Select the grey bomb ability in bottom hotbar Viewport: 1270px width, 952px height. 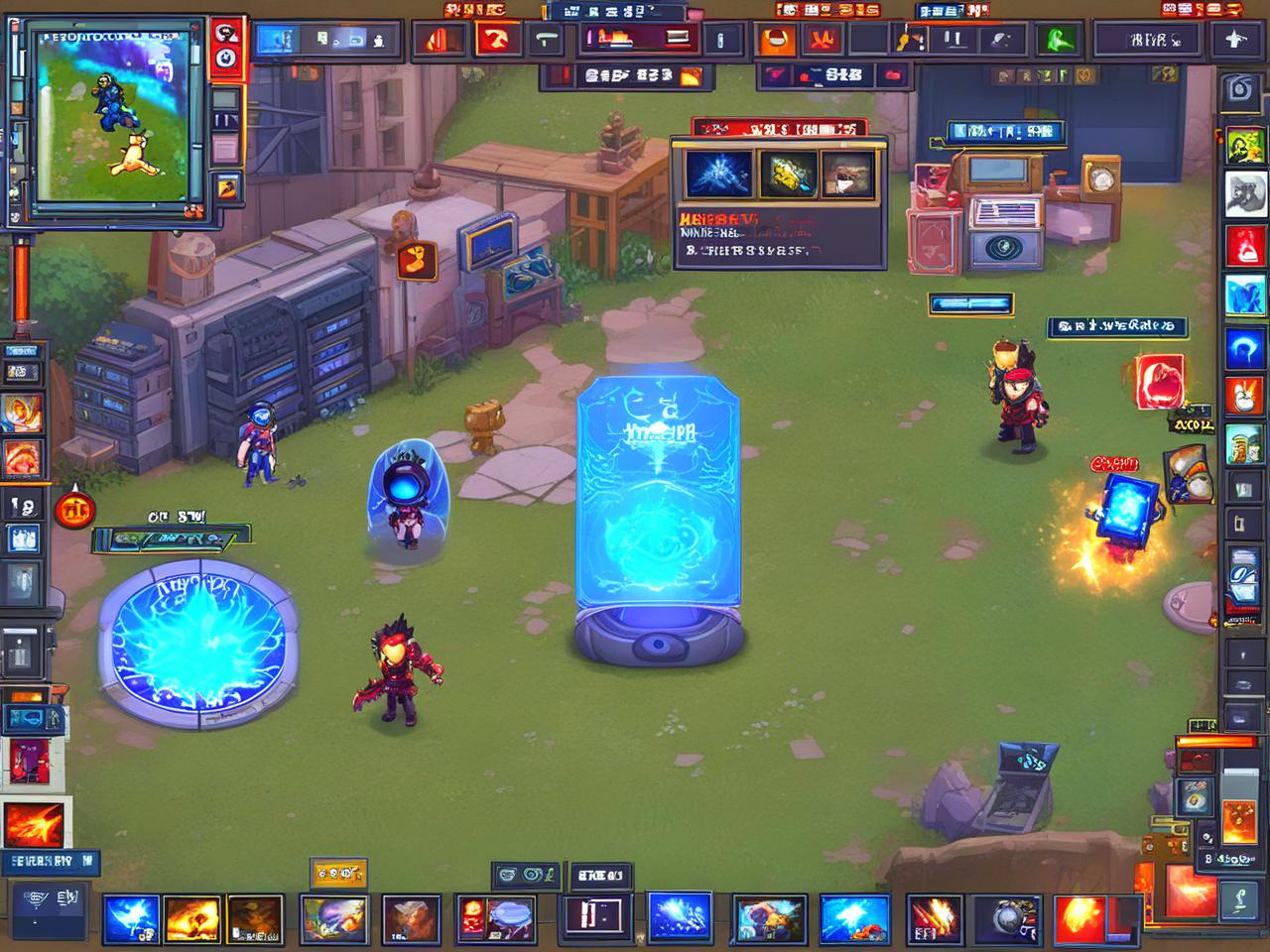1005,918
